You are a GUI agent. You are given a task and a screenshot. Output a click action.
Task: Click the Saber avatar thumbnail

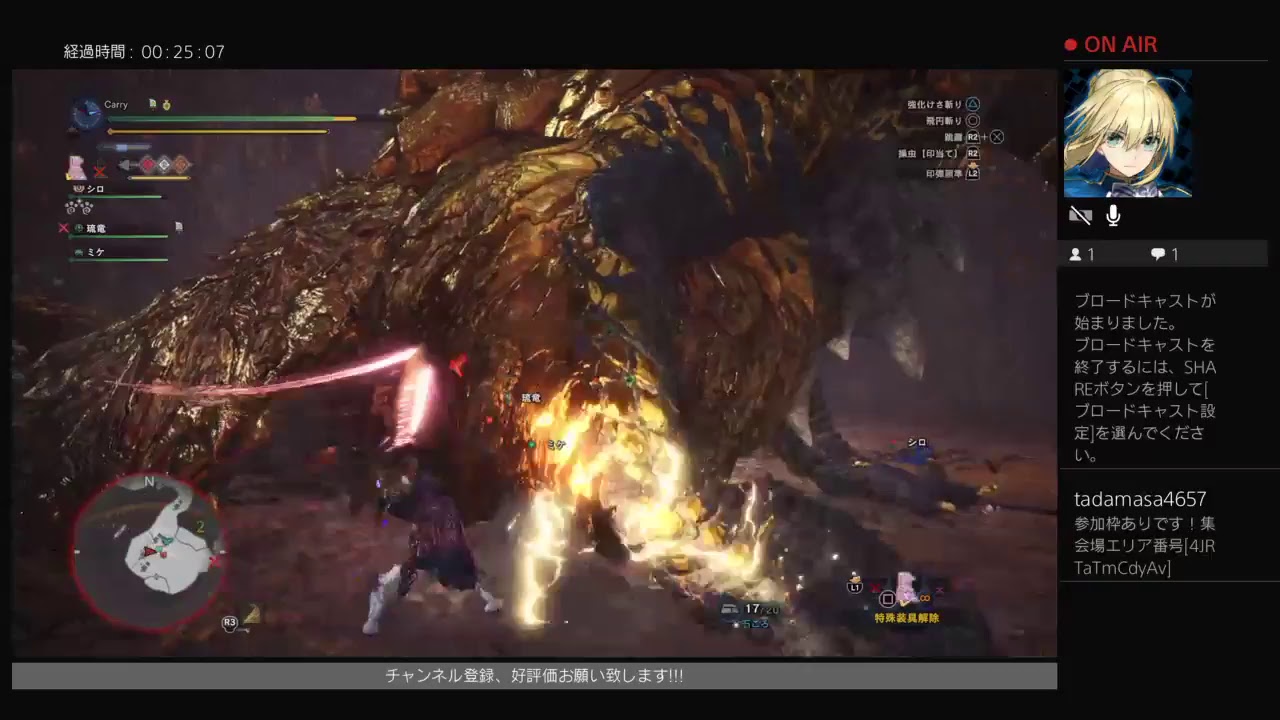click(1128, 133)
